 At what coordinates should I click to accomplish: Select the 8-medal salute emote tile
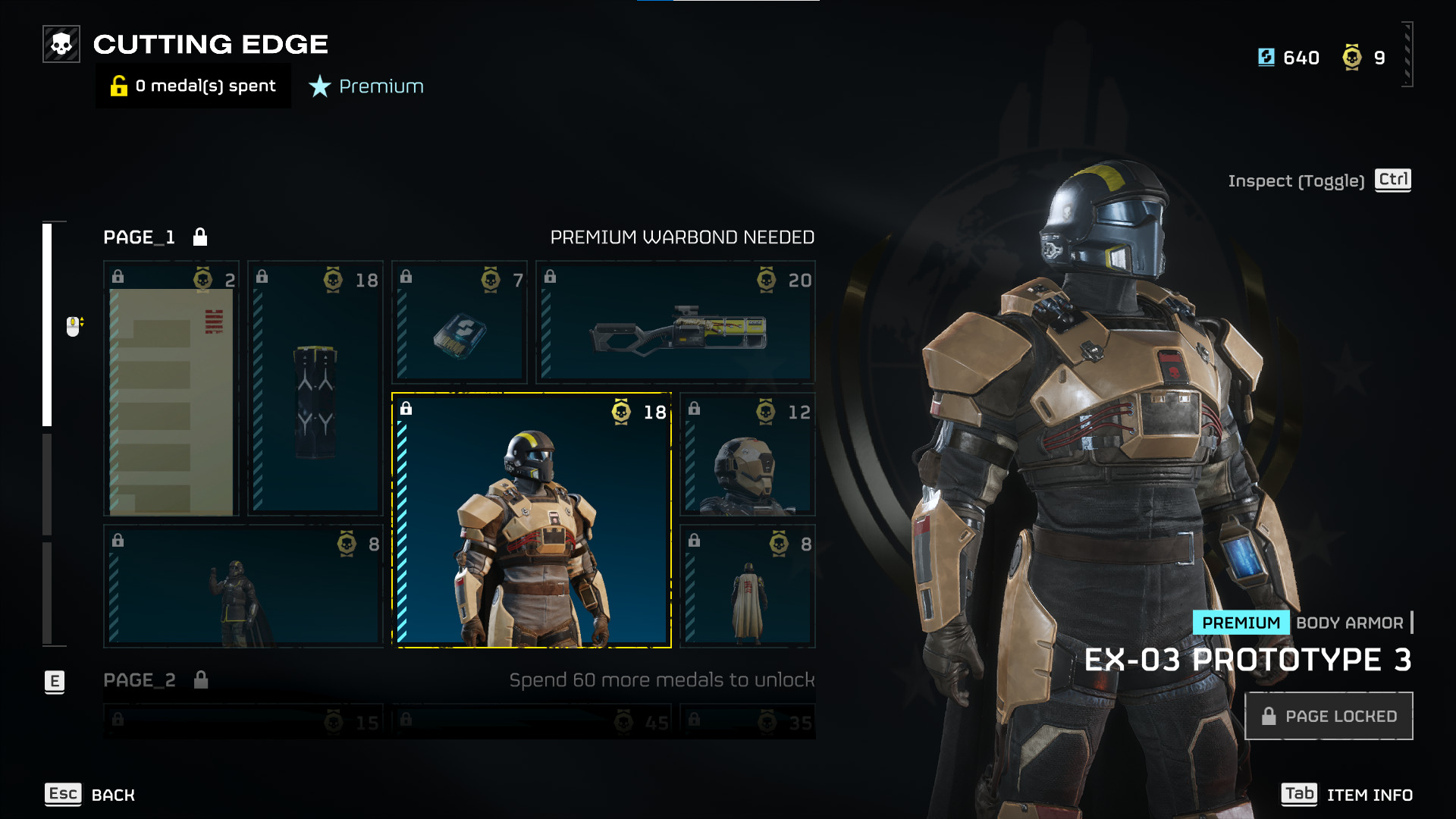tap(243, 586)
